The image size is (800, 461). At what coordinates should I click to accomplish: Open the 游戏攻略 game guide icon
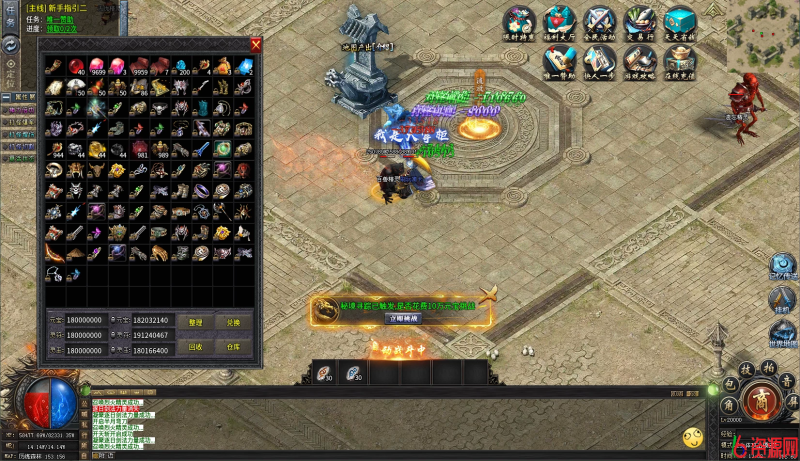click(x=639, y=60)
